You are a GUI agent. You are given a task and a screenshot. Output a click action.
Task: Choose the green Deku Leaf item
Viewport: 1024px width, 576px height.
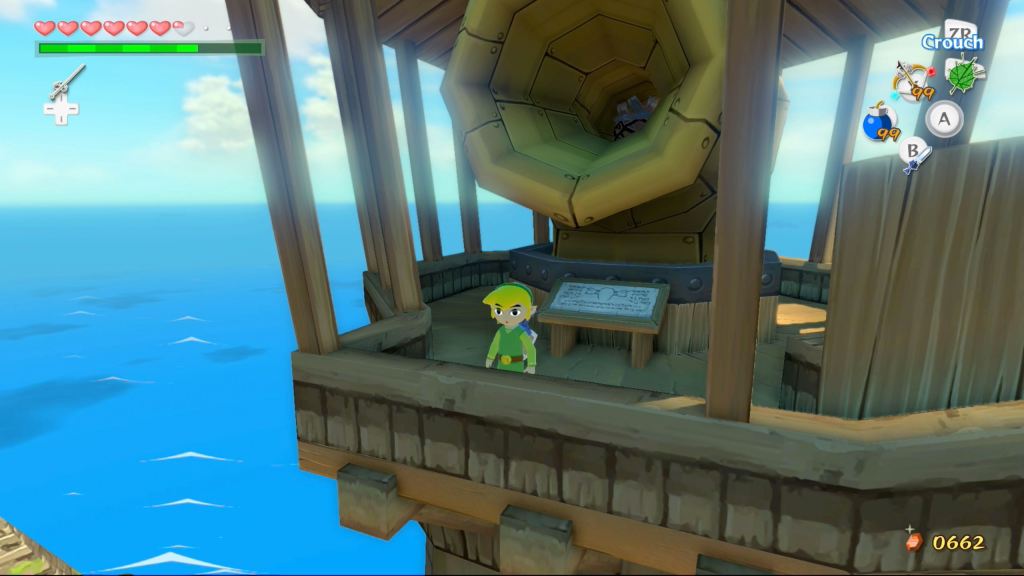click(x=963, y=75)
